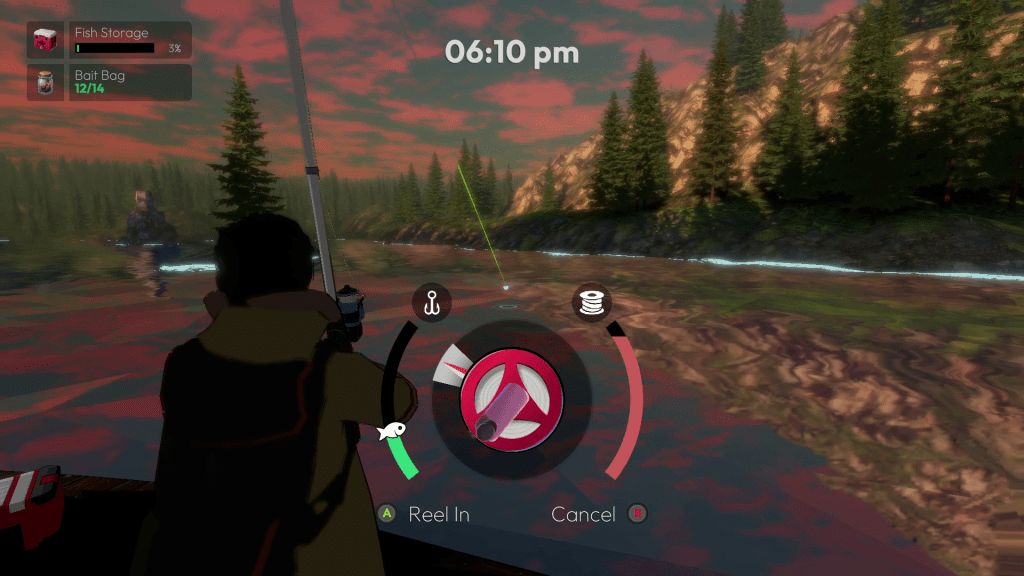
Task: Open the Bait Bag panel
Action: pos(109,82)
